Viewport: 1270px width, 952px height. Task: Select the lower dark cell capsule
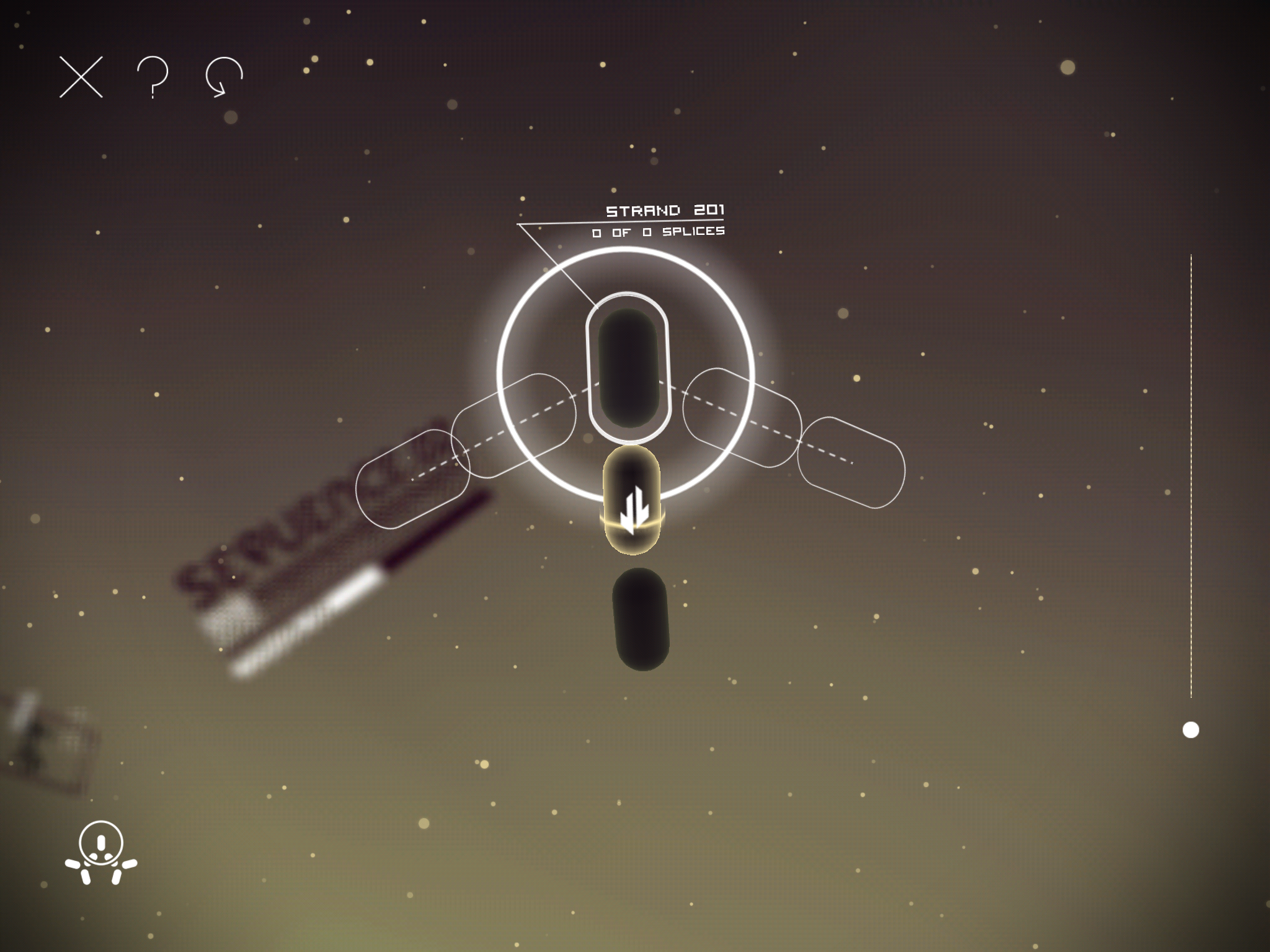(x=641, y=619)
